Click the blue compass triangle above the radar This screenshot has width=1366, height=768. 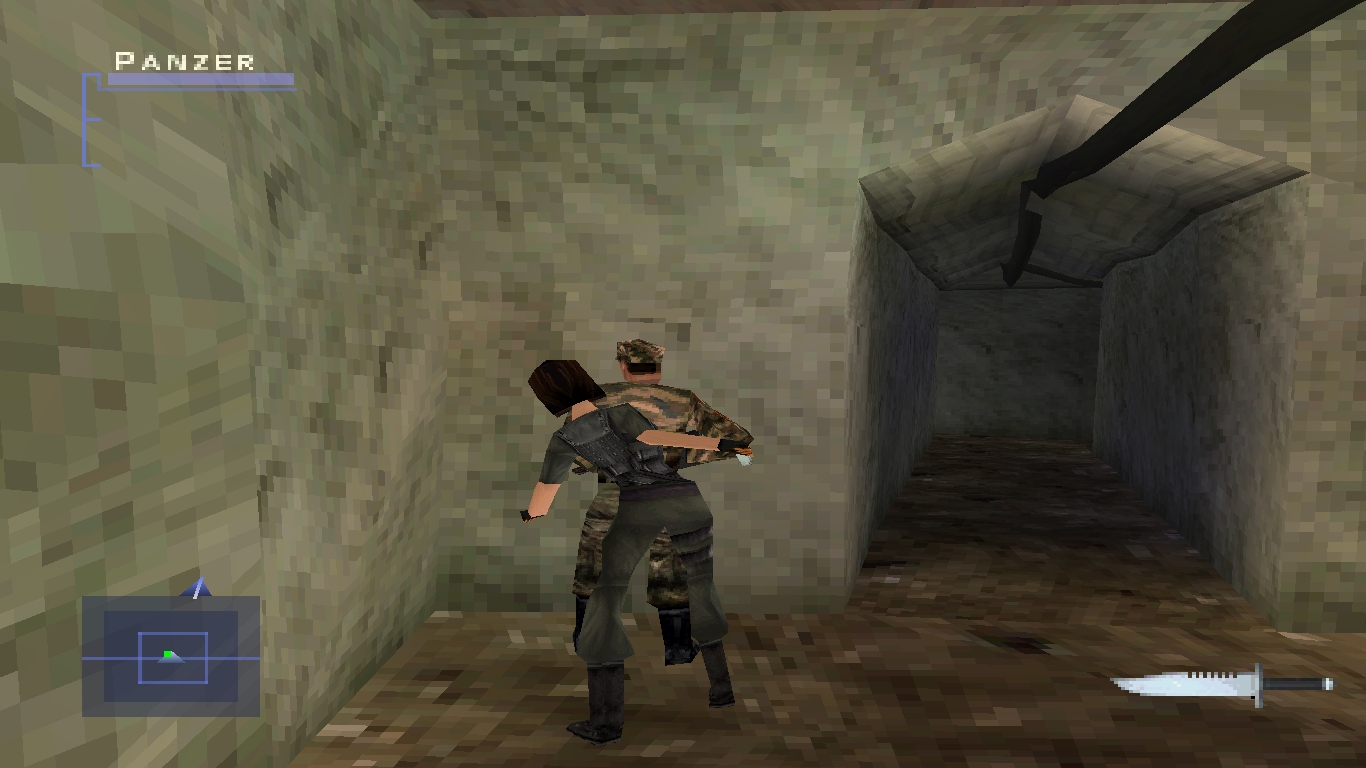(x=196, y=588)
